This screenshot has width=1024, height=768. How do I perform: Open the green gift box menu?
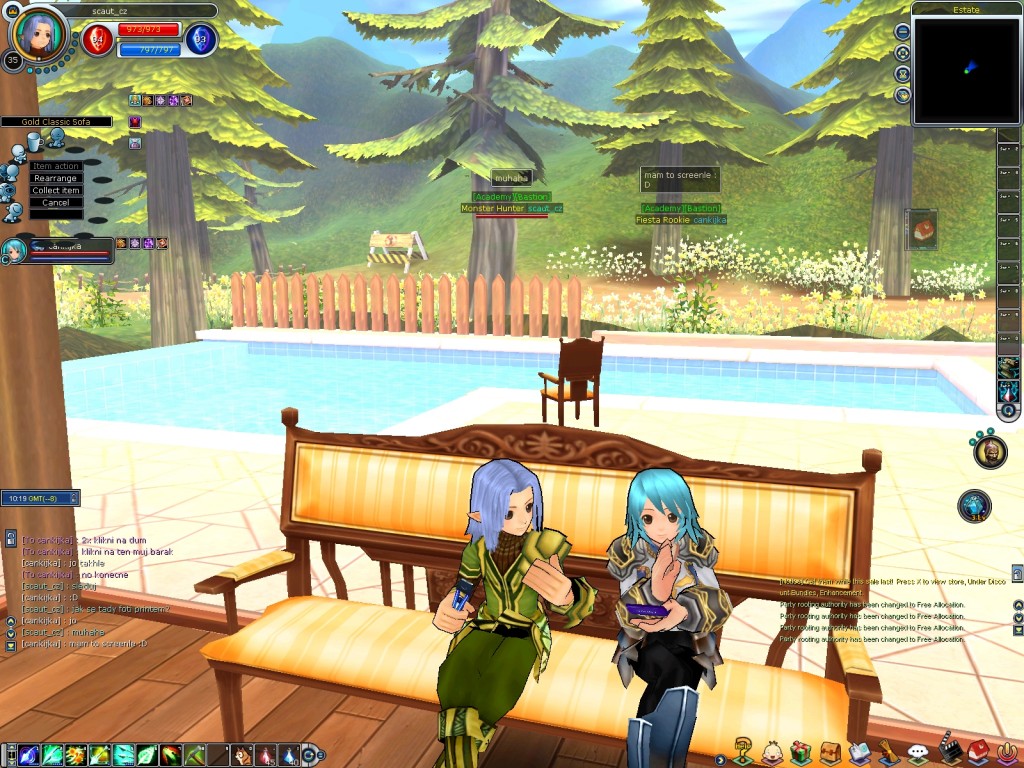[x=799, y=752]
